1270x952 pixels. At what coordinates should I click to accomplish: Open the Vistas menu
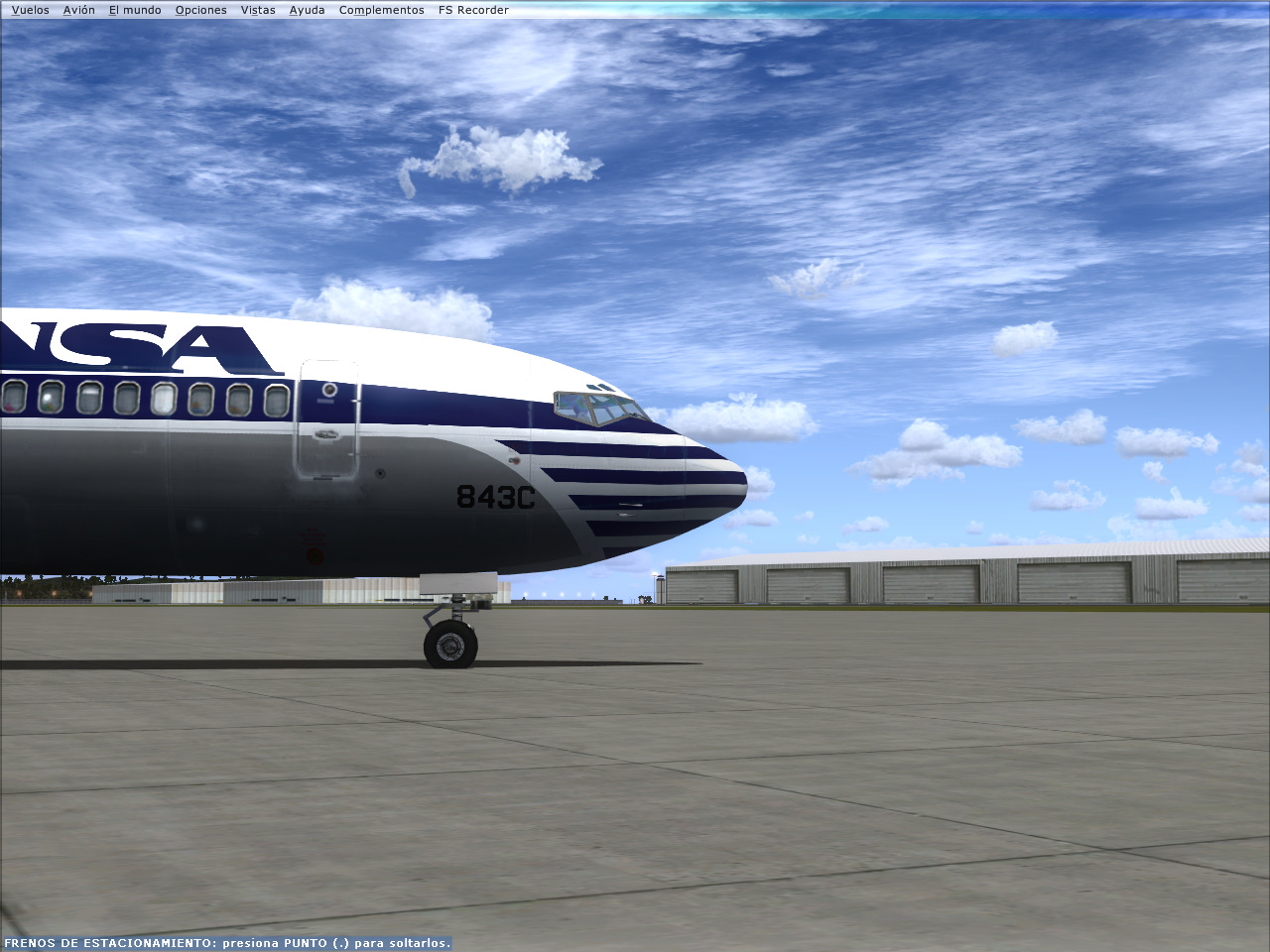[257, 10]
